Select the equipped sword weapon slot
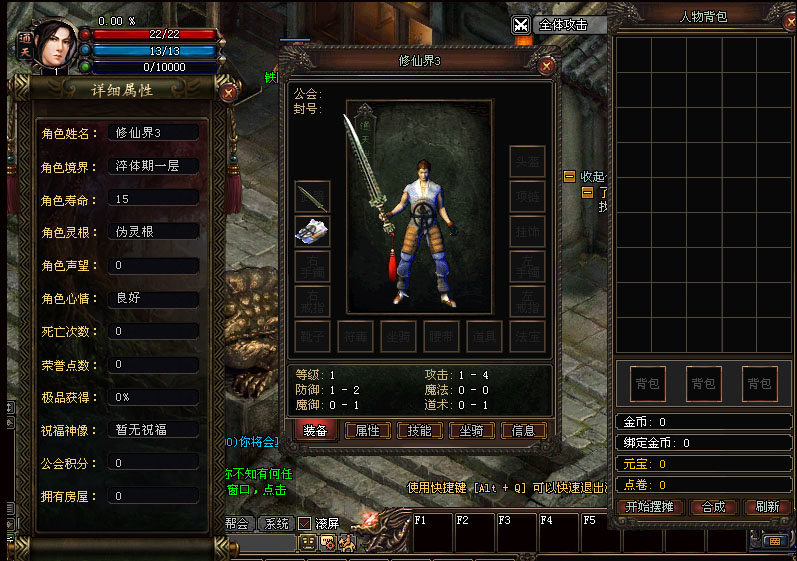This screenshot has height=561, width=797. [x=312, y=197]
